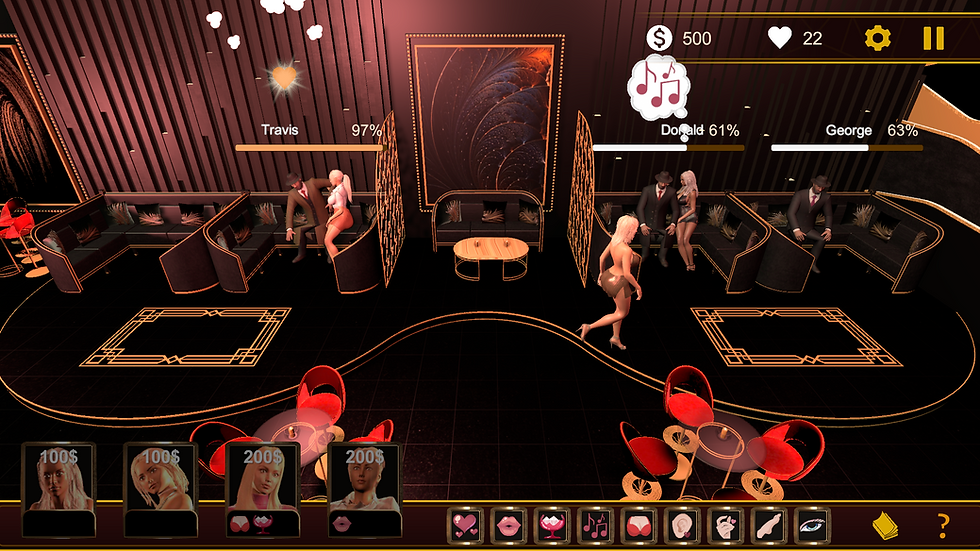Viewport: 980px width, 551px height.
Task: Select the hearts ability icon
Action: click(x=465, y=524)
